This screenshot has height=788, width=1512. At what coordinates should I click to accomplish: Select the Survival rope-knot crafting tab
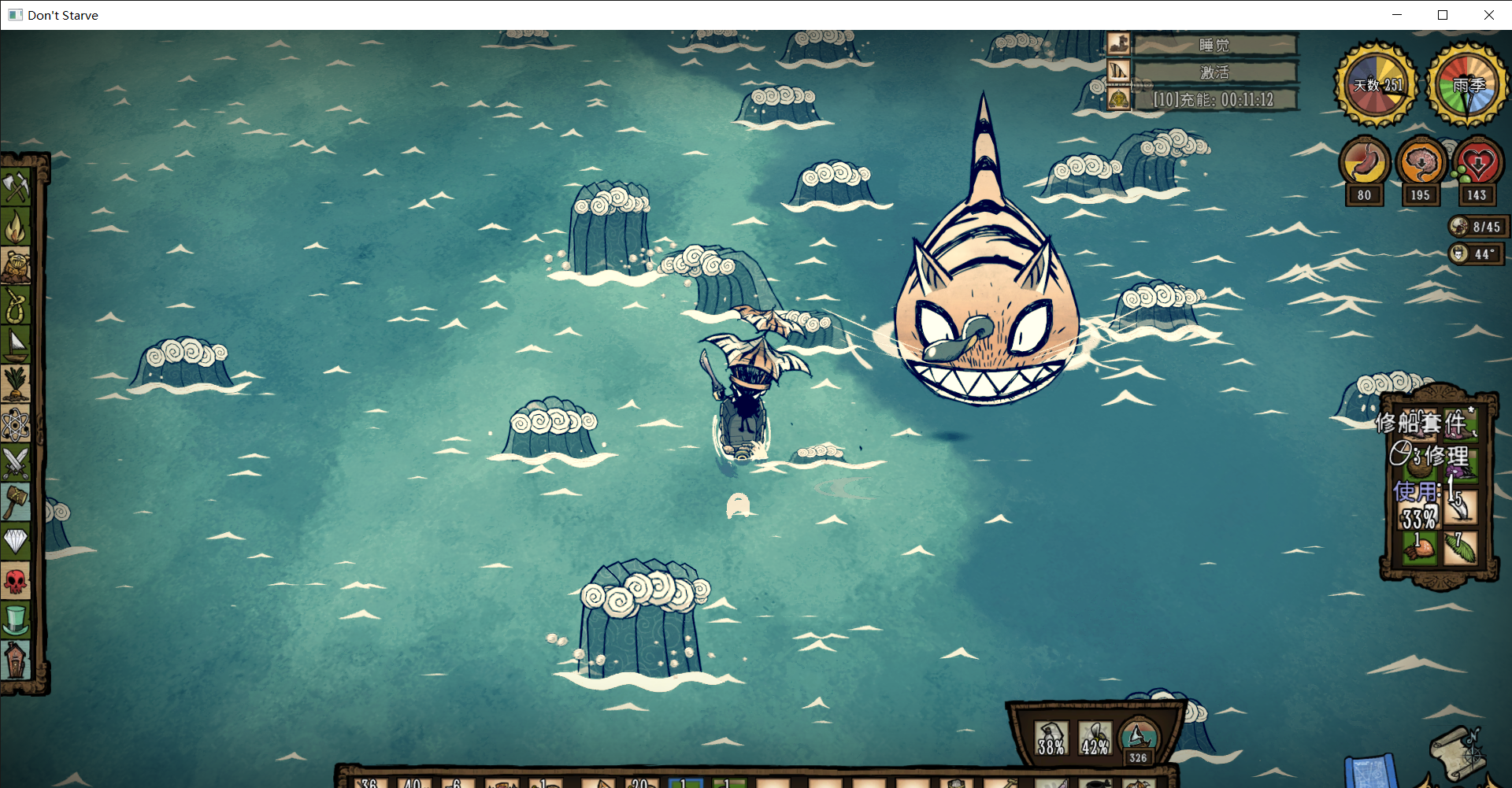coord(16,305)
